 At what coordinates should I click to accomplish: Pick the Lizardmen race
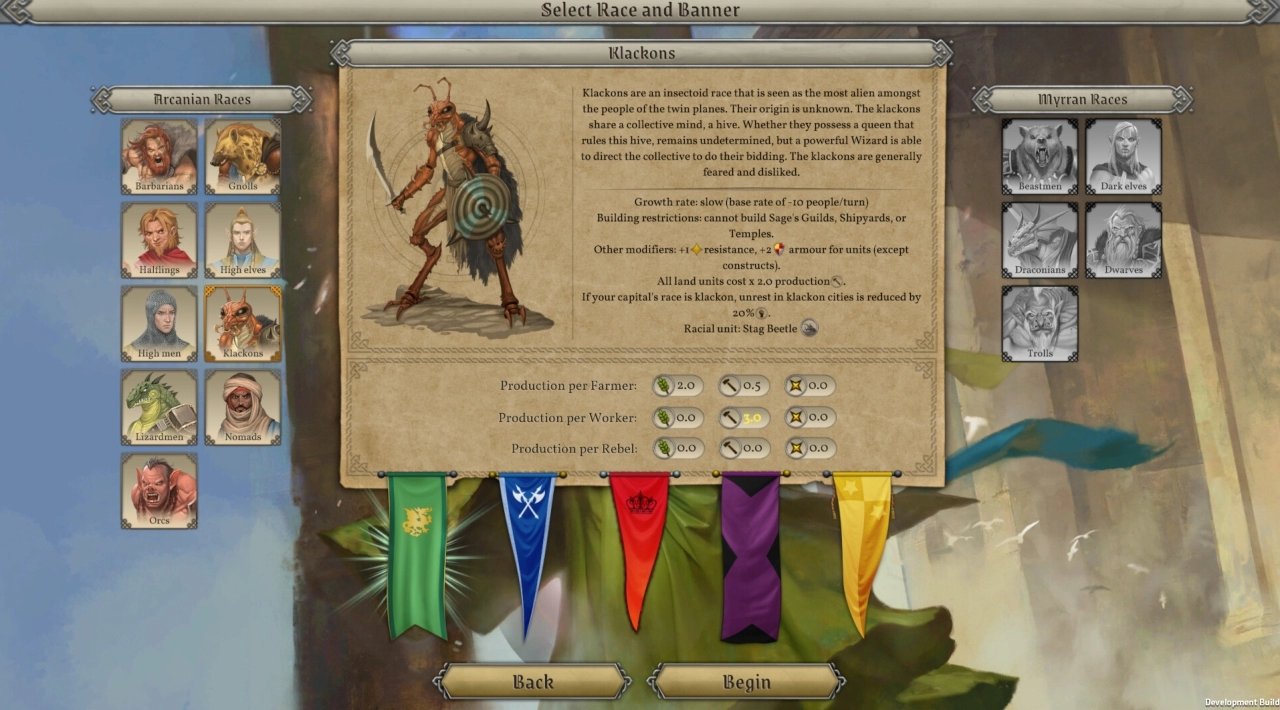(x=159, y=407)
